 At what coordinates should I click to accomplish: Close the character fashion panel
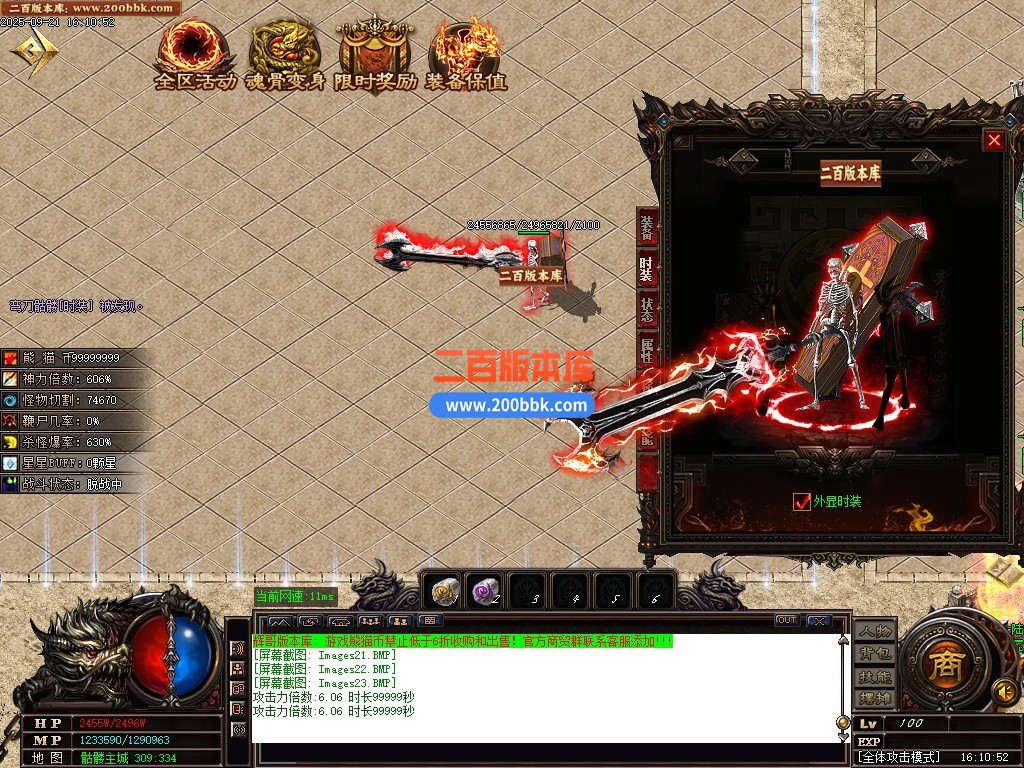993,141
